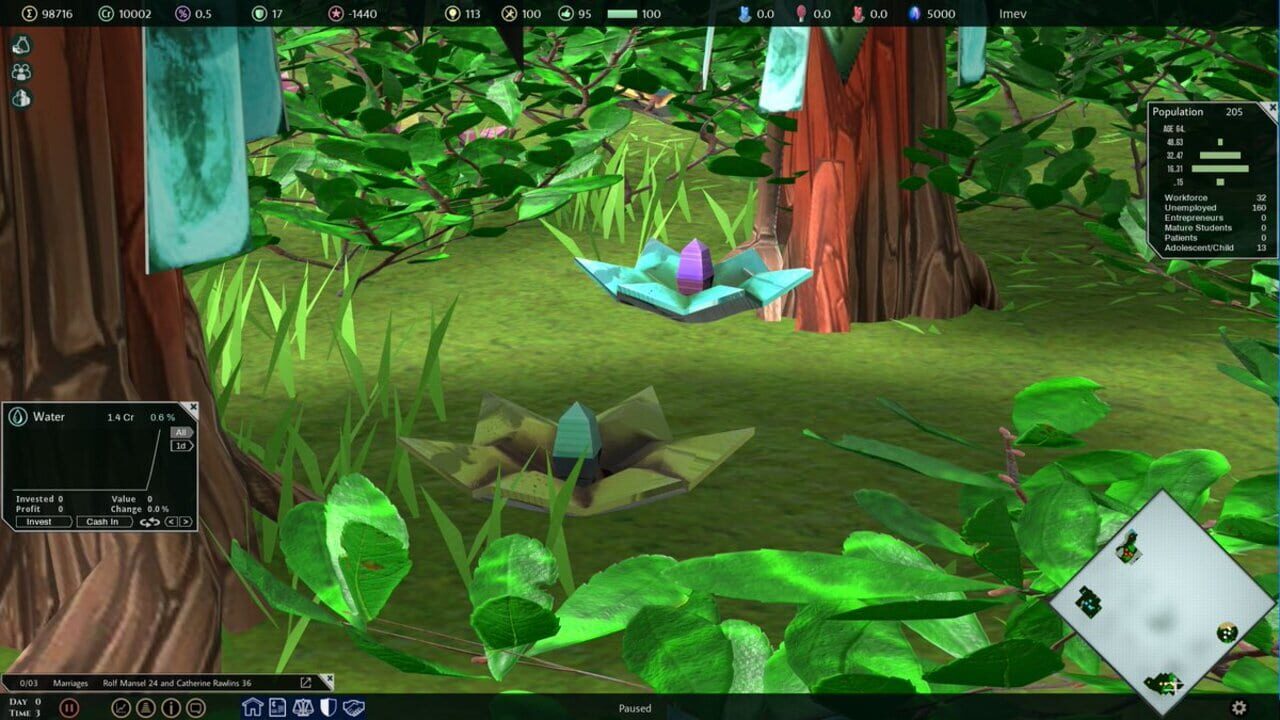The height and width of the screenshot is (720, 1280).
Task: Open the handshake trade menu
Action: (352, 707)
